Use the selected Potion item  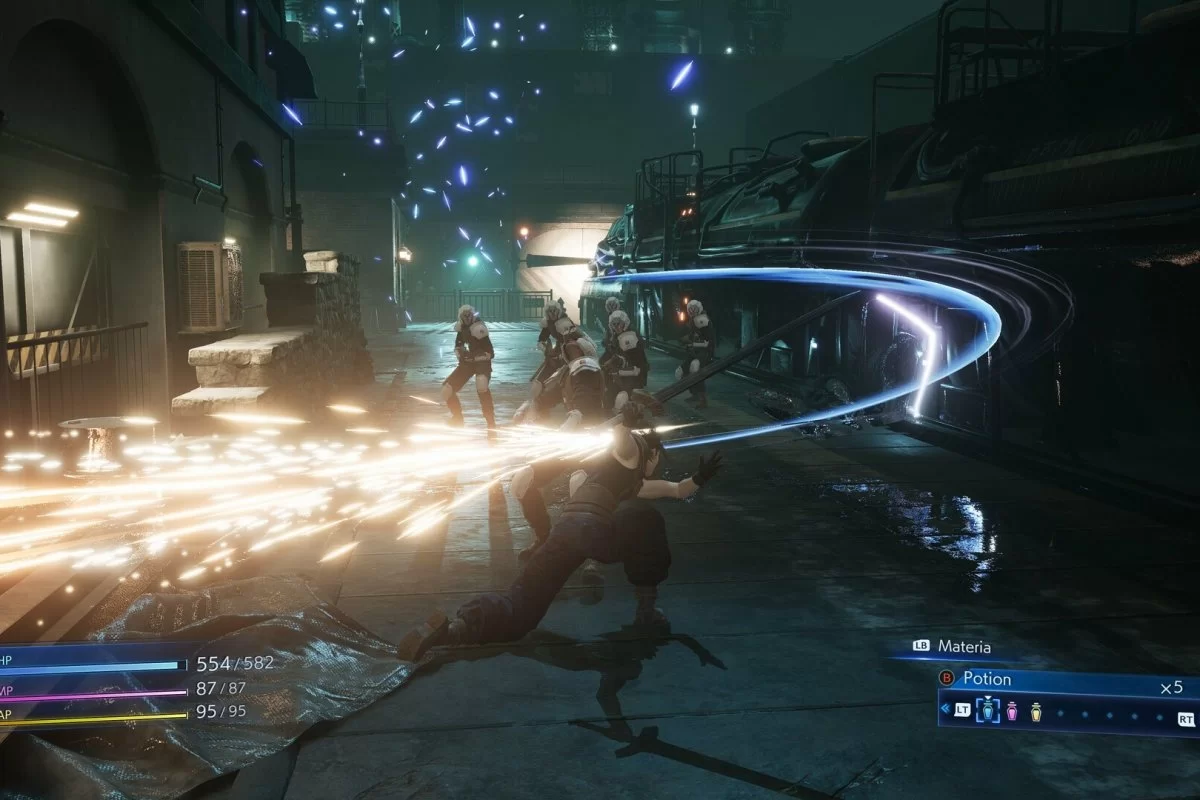(x=986, y=678)
